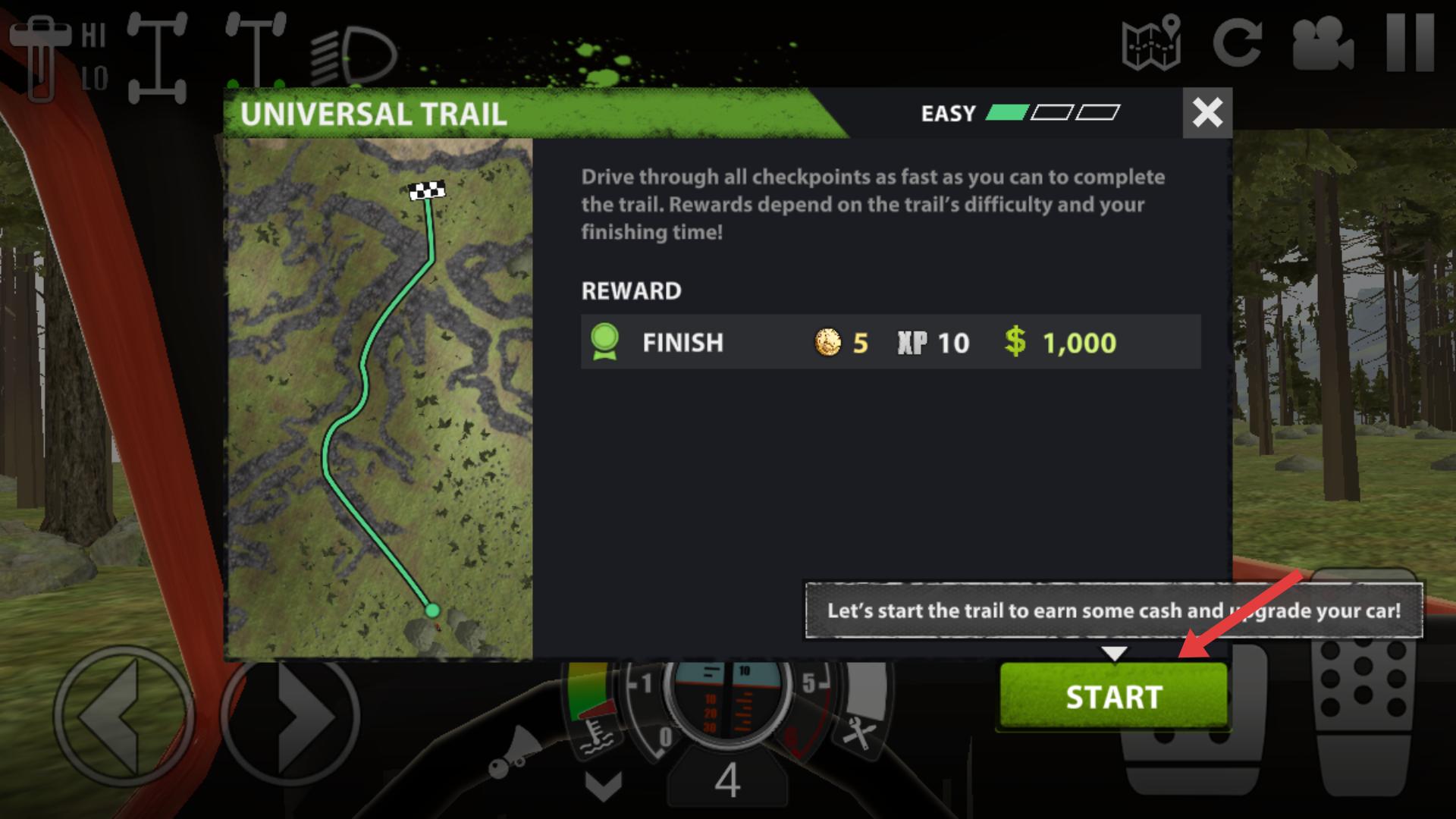Shift down with the down chevron
This screenshot has width=1456, height=819.
[x=604, y=786]
